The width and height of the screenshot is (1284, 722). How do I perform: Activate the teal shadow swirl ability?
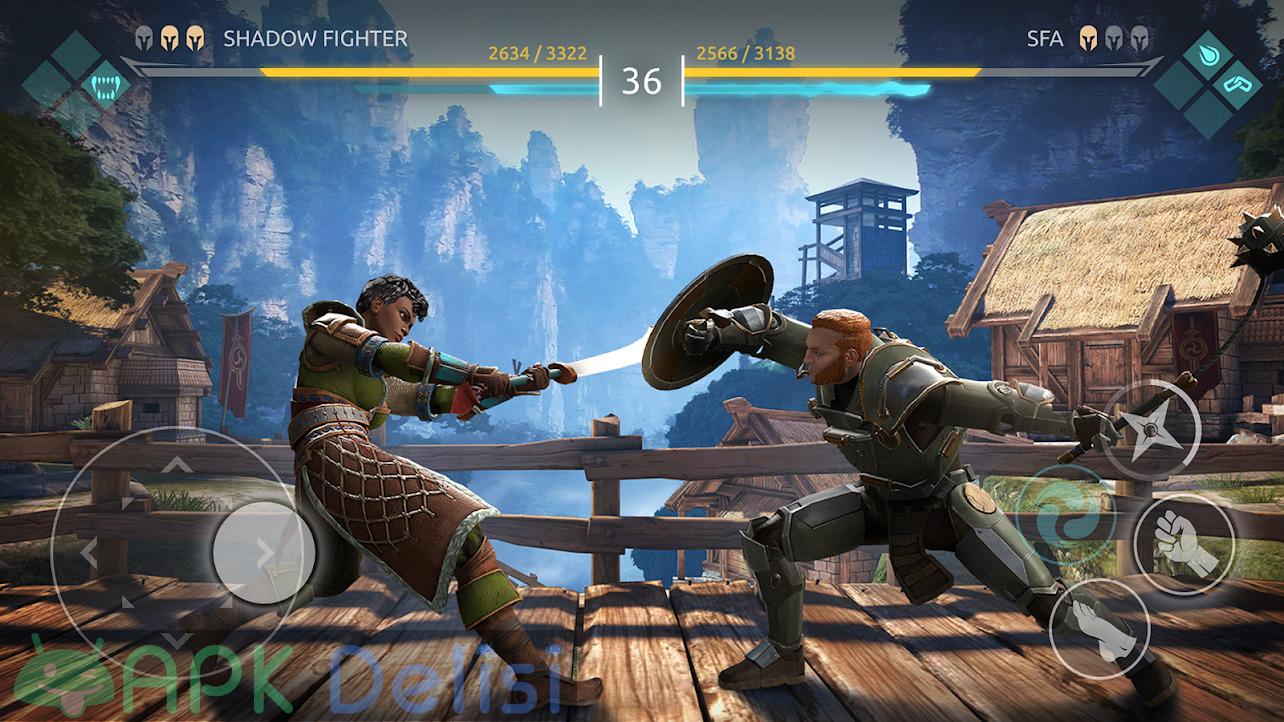pyautogui.click(x=1064, y=516)
